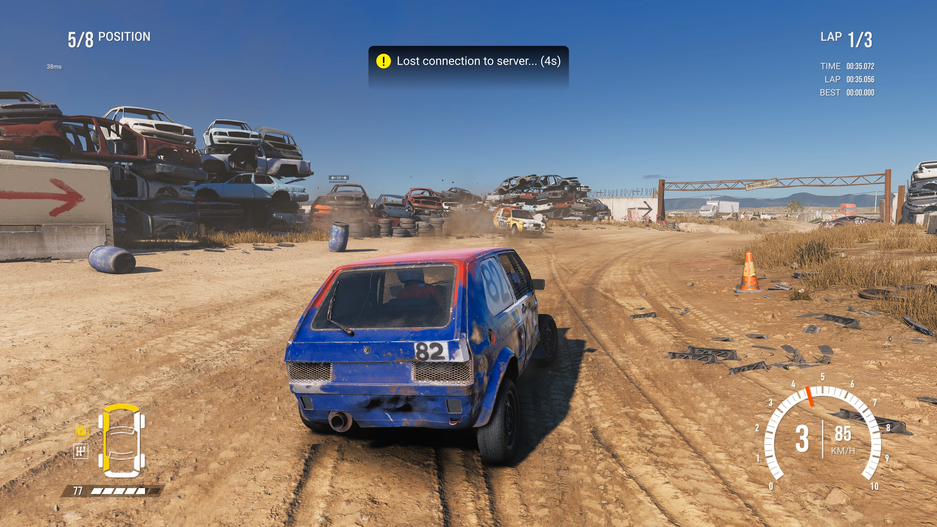Click the Lost connection to server notification
The width and height of the screenshot is (937, 527).
click(x=468, y=62)
